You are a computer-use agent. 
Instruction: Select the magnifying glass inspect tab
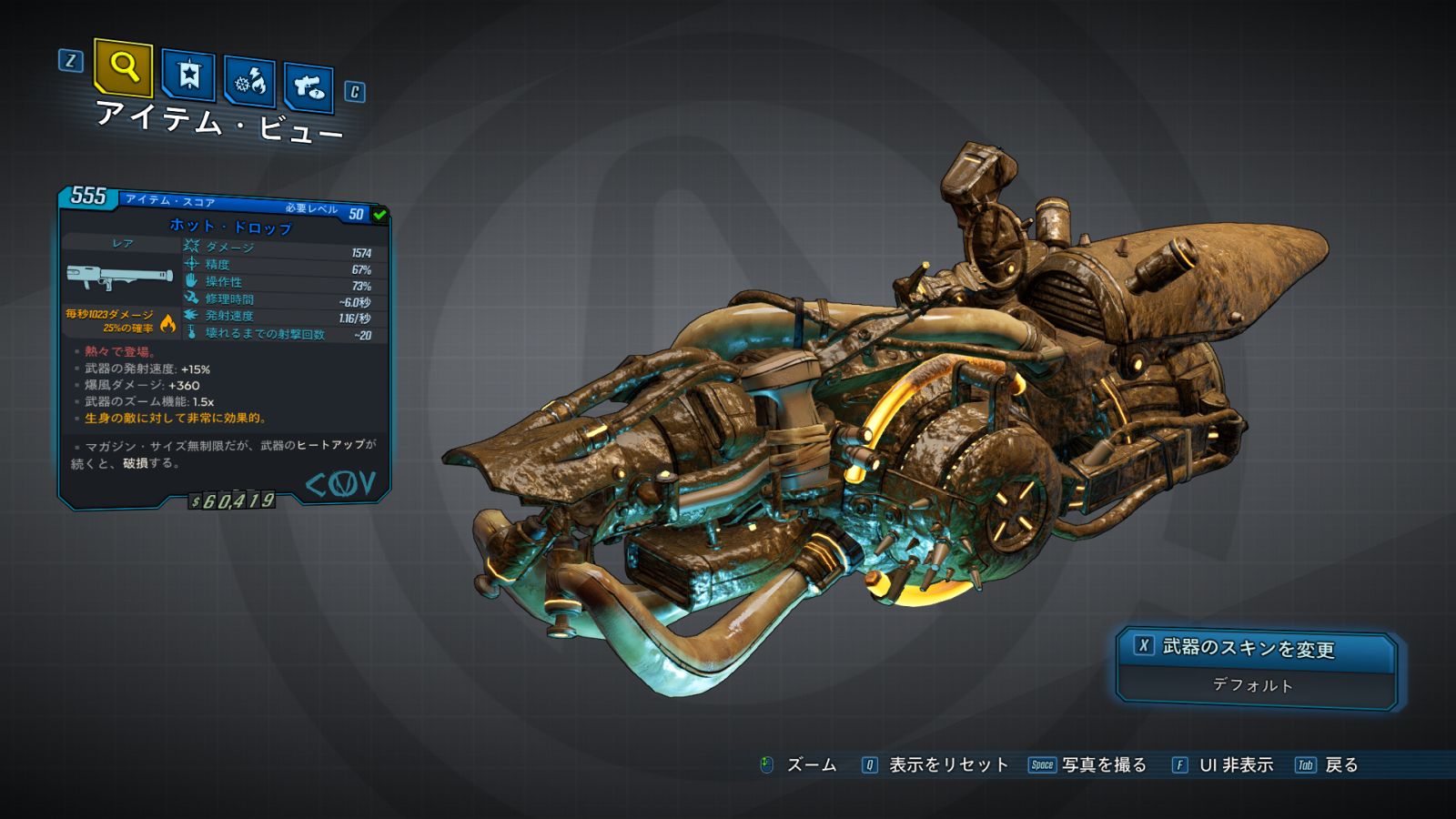pos(123,67)
